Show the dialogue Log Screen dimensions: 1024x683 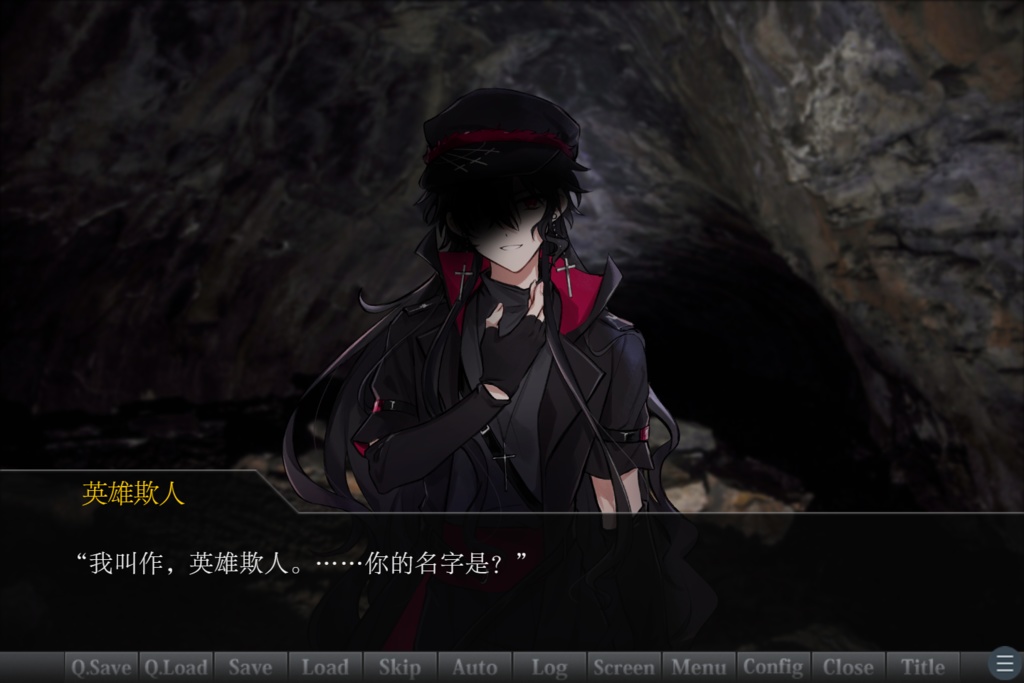[549, 667]
